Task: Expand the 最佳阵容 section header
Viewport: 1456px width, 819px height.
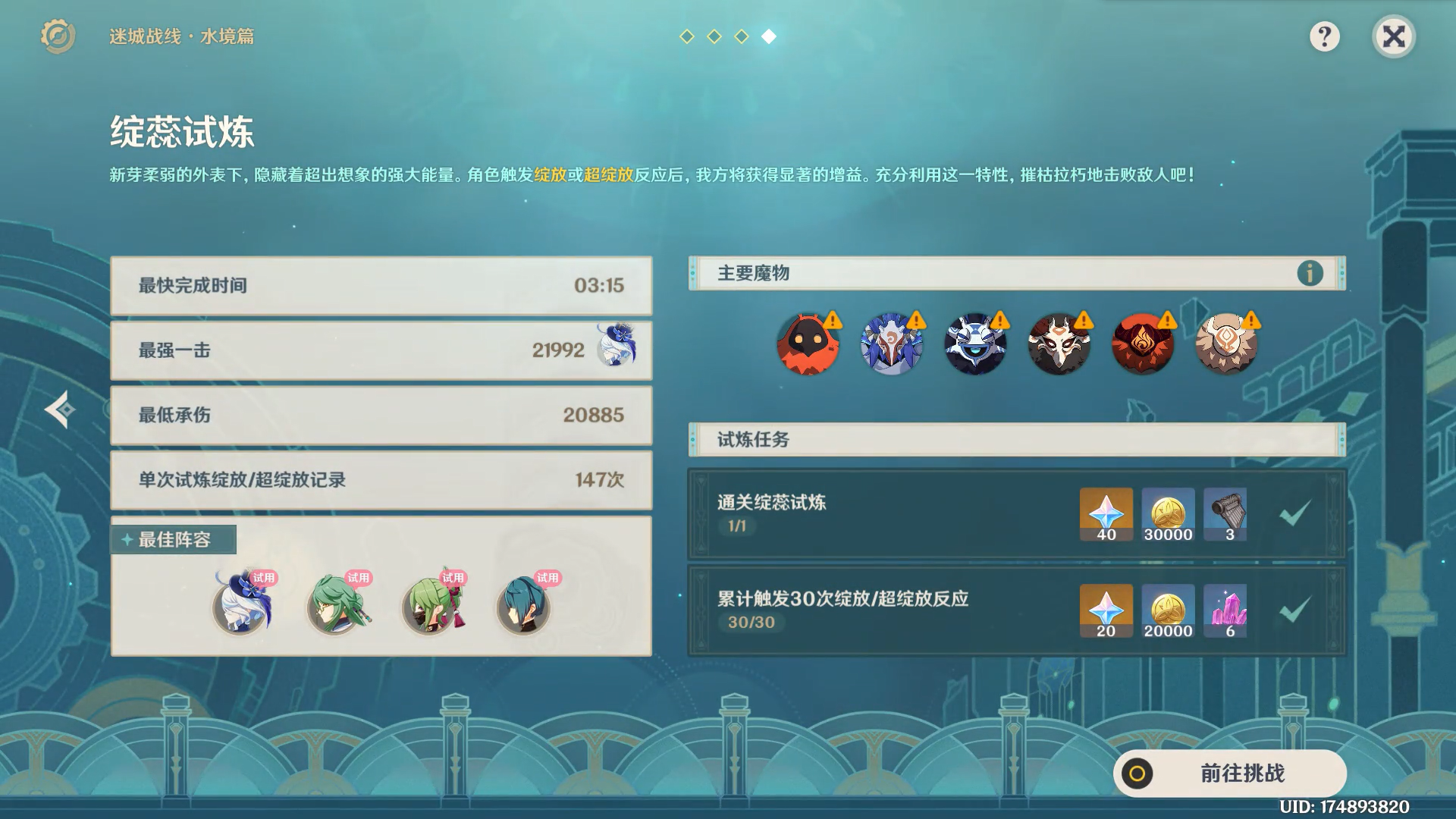Action: [x=173, y=540]
